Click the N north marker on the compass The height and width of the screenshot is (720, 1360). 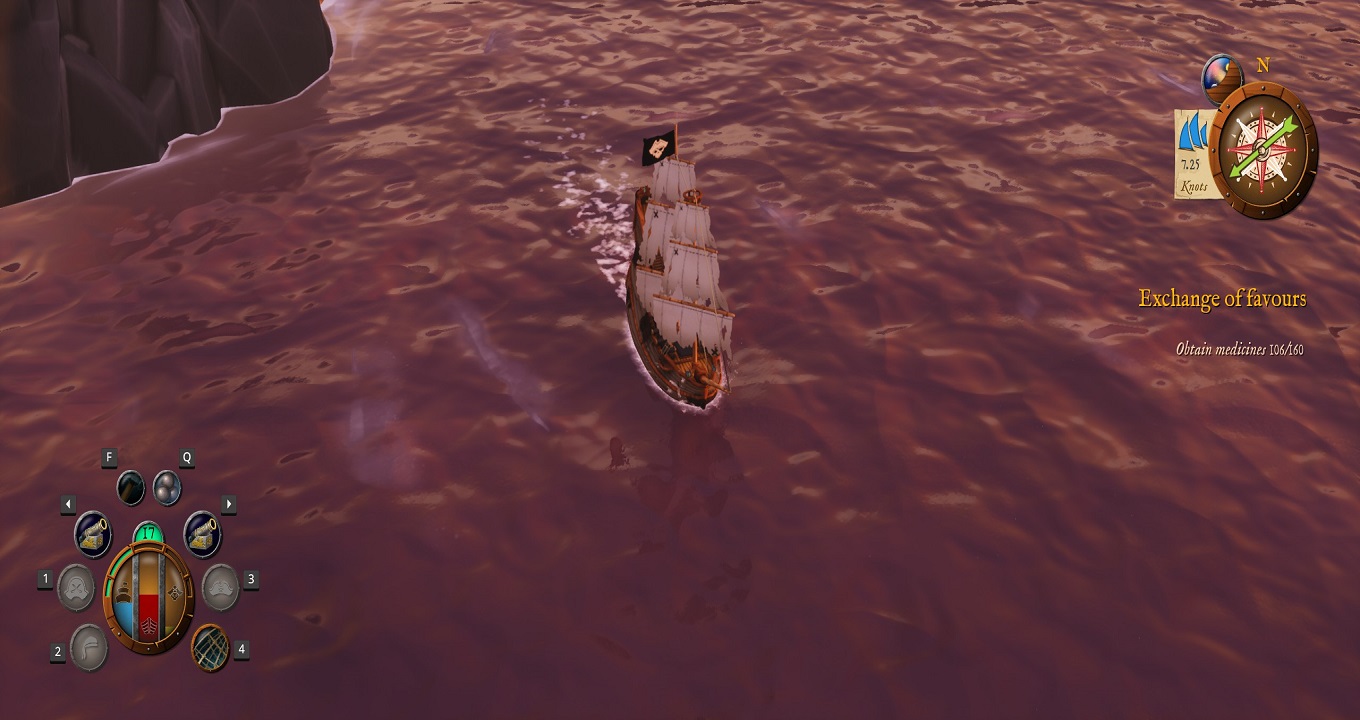(1262, 65)
